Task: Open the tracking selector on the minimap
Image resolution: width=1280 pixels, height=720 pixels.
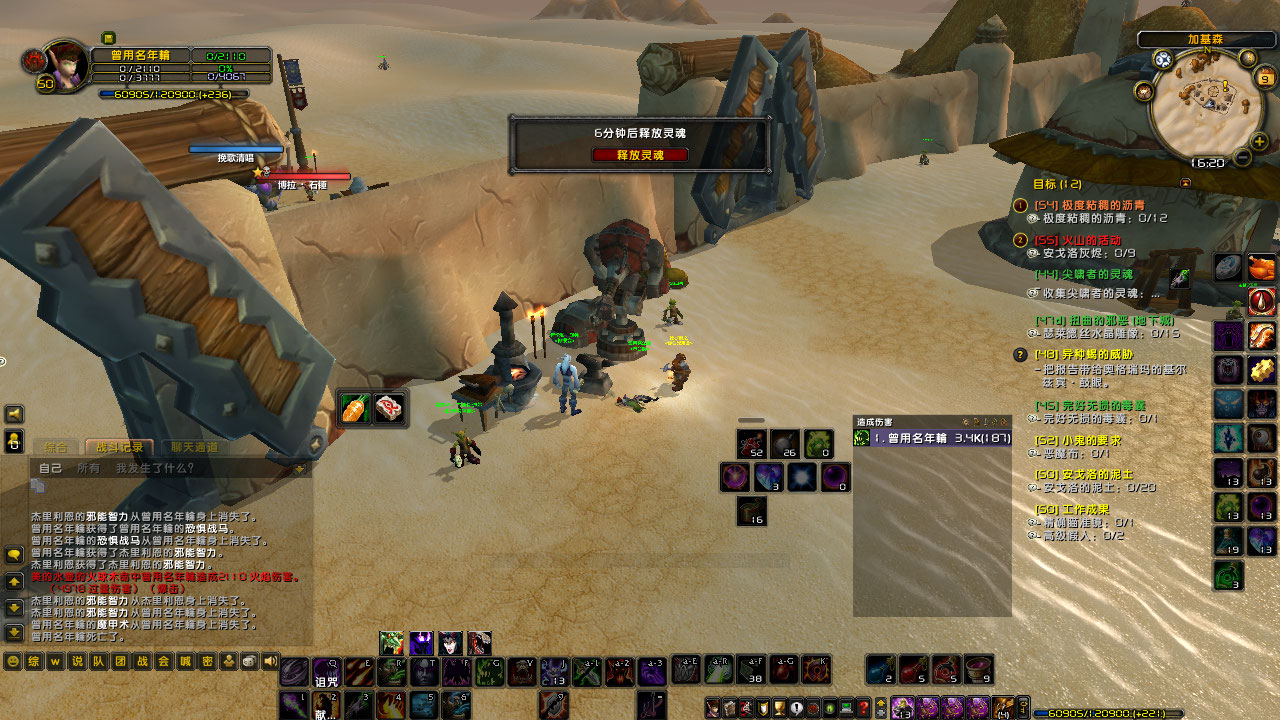Action: pyautogui.click(x=1162, y=56)
